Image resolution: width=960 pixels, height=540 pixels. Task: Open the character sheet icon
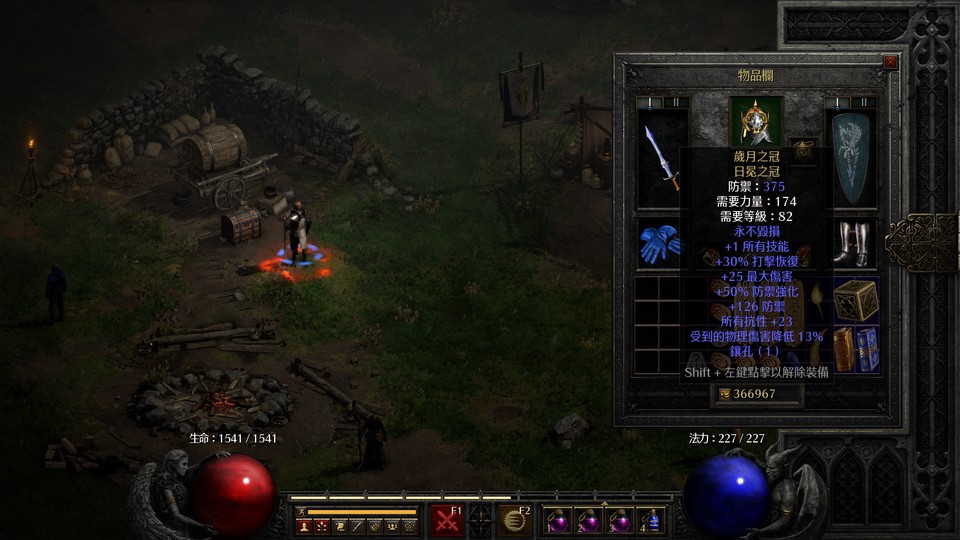(x=304, y=526)
